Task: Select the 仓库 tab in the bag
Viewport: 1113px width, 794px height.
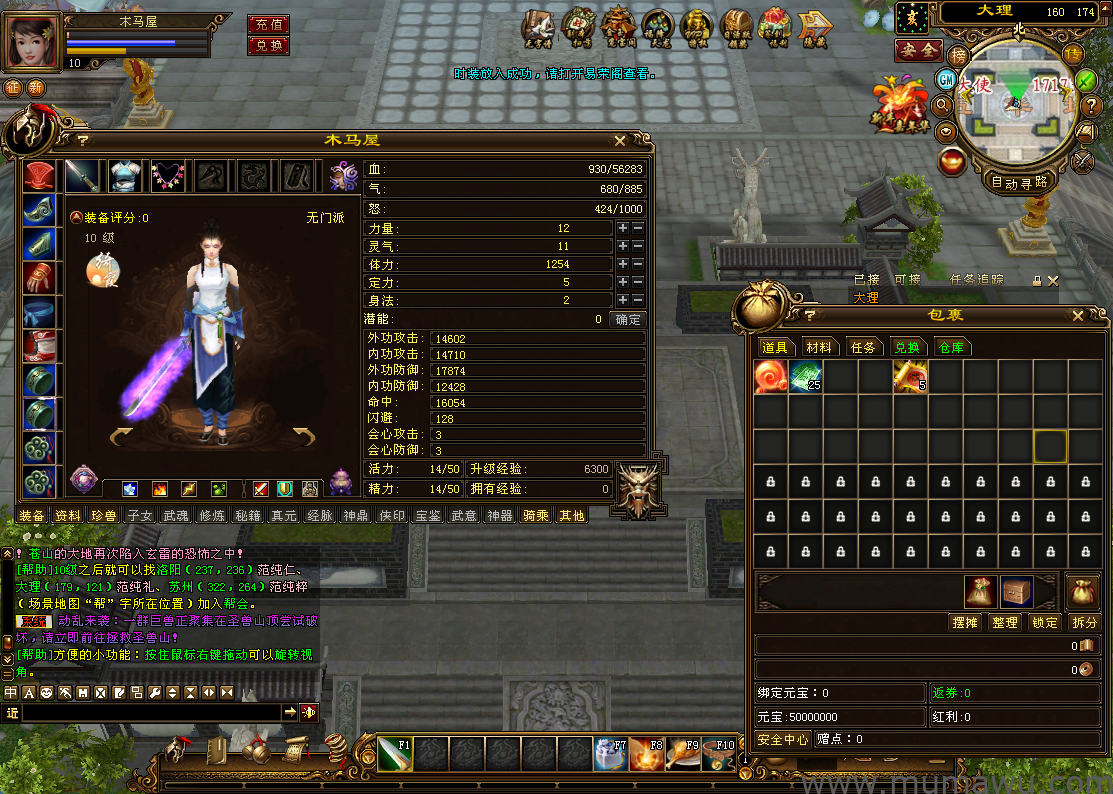Action: point(950,347)
